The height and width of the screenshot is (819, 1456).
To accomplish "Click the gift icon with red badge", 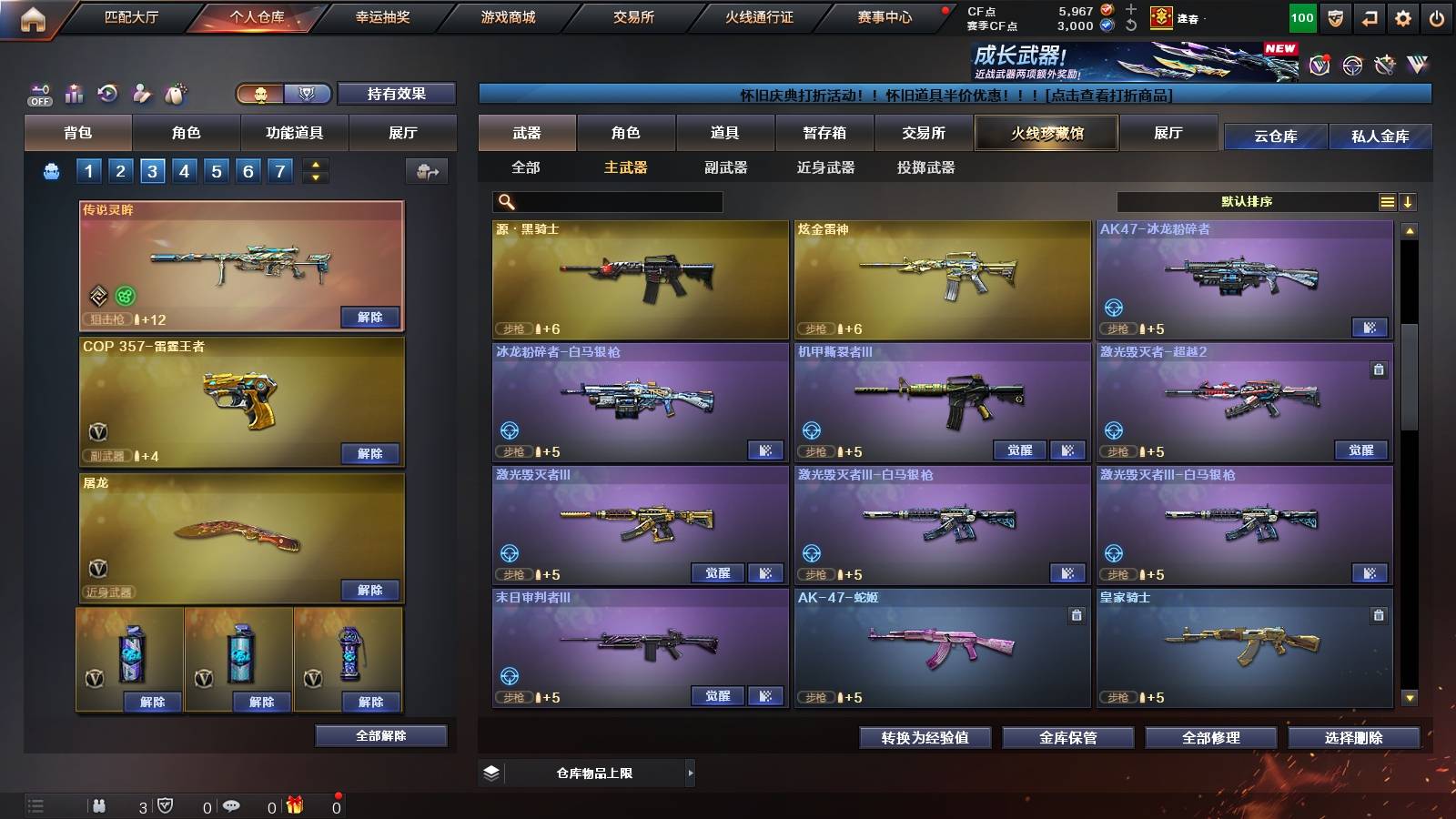I will pyautogui.click(x=294, y=804).
